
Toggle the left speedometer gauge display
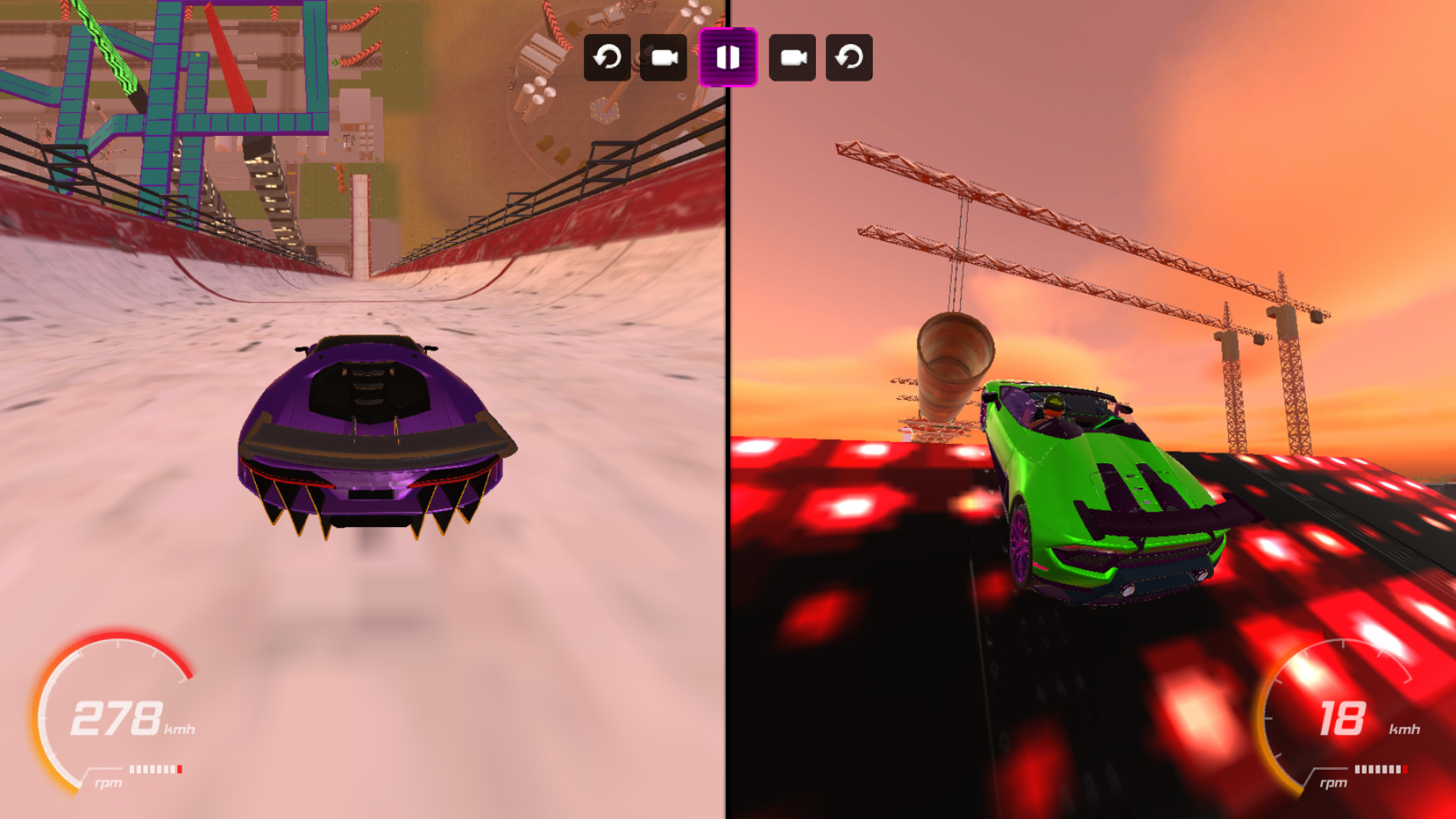115,717
